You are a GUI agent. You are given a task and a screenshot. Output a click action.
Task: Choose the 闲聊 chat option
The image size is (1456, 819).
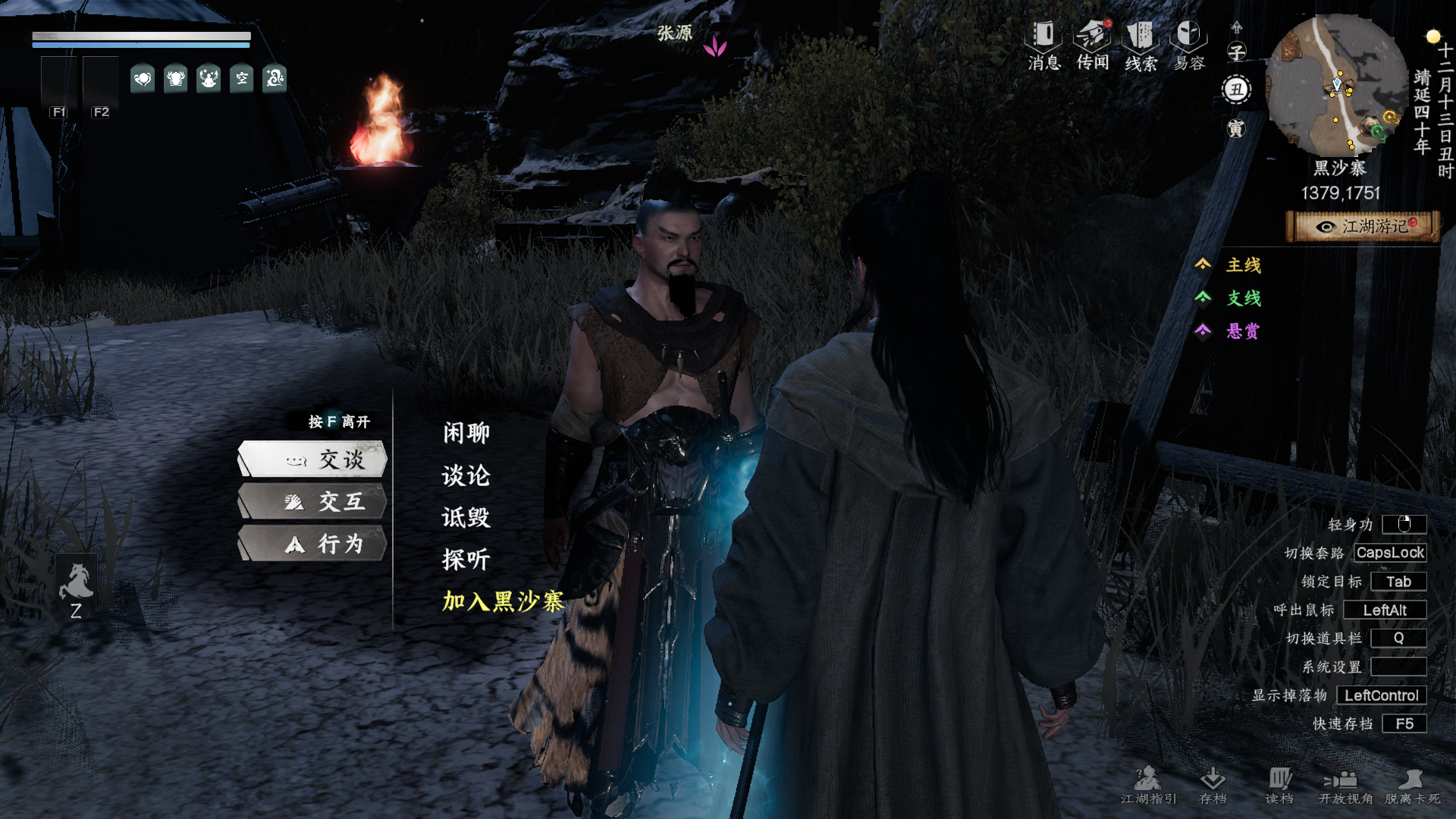(x=466, y=433)
